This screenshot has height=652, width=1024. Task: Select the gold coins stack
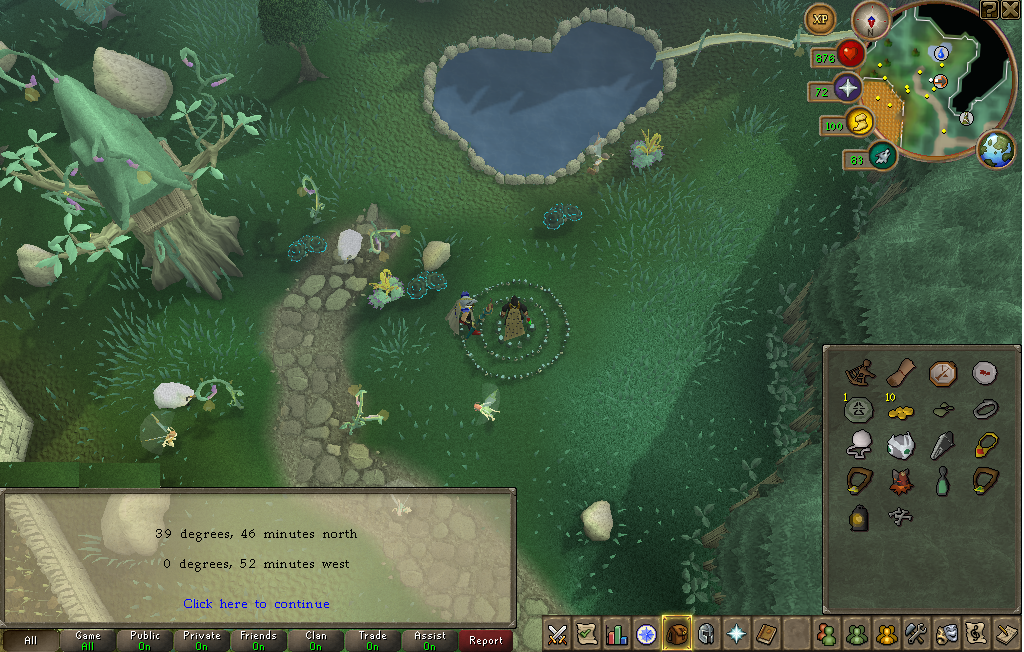tap(901, 412)
